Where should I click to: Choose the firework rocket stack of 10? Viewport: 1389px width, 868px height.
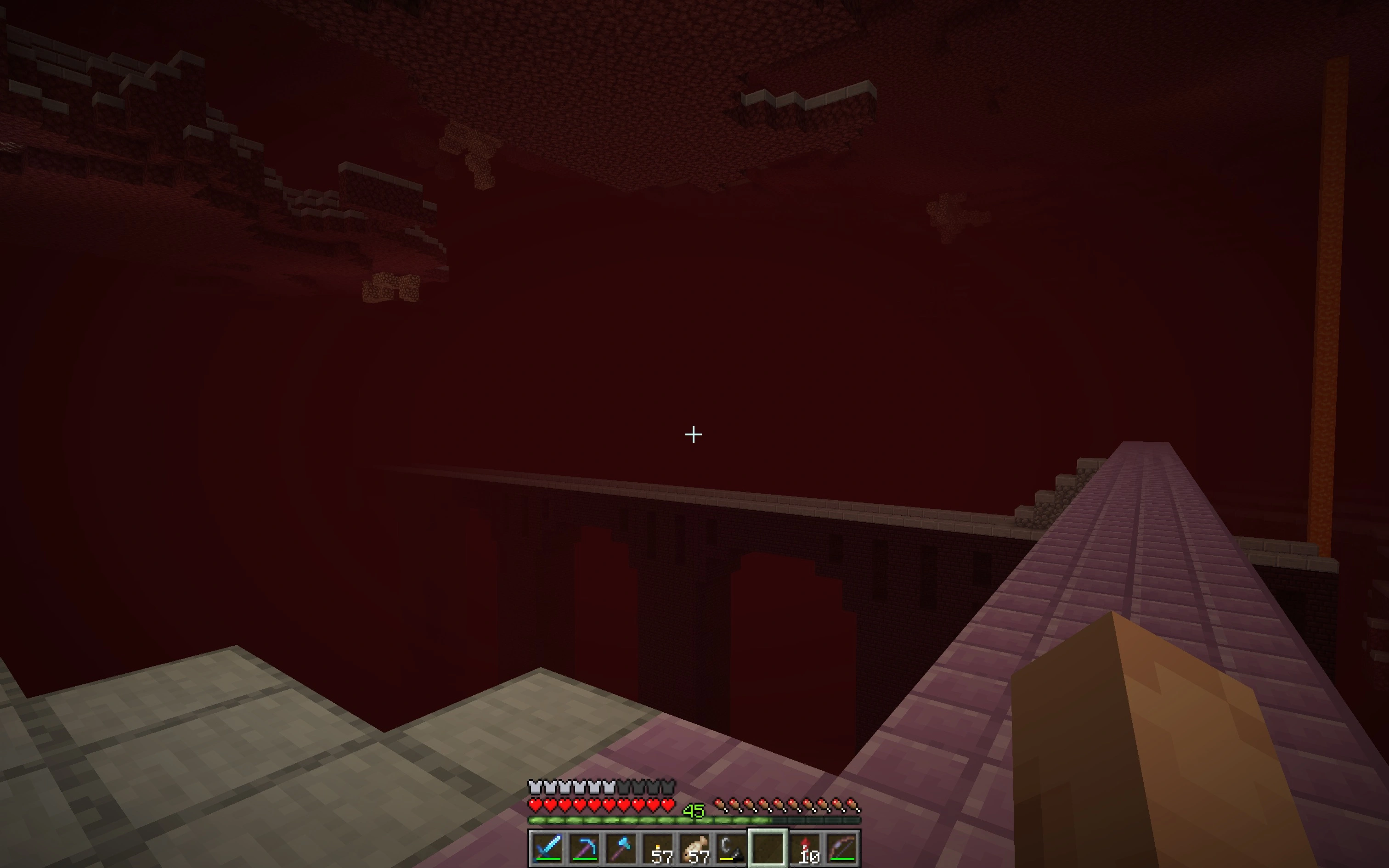click(805, 847)
